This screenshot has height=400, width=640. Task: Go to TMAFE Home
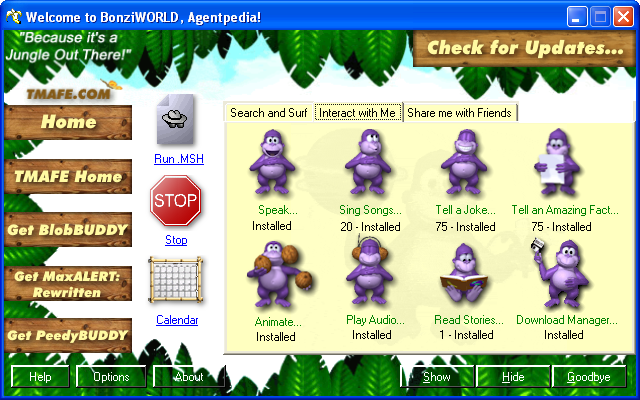click(68, 176)
